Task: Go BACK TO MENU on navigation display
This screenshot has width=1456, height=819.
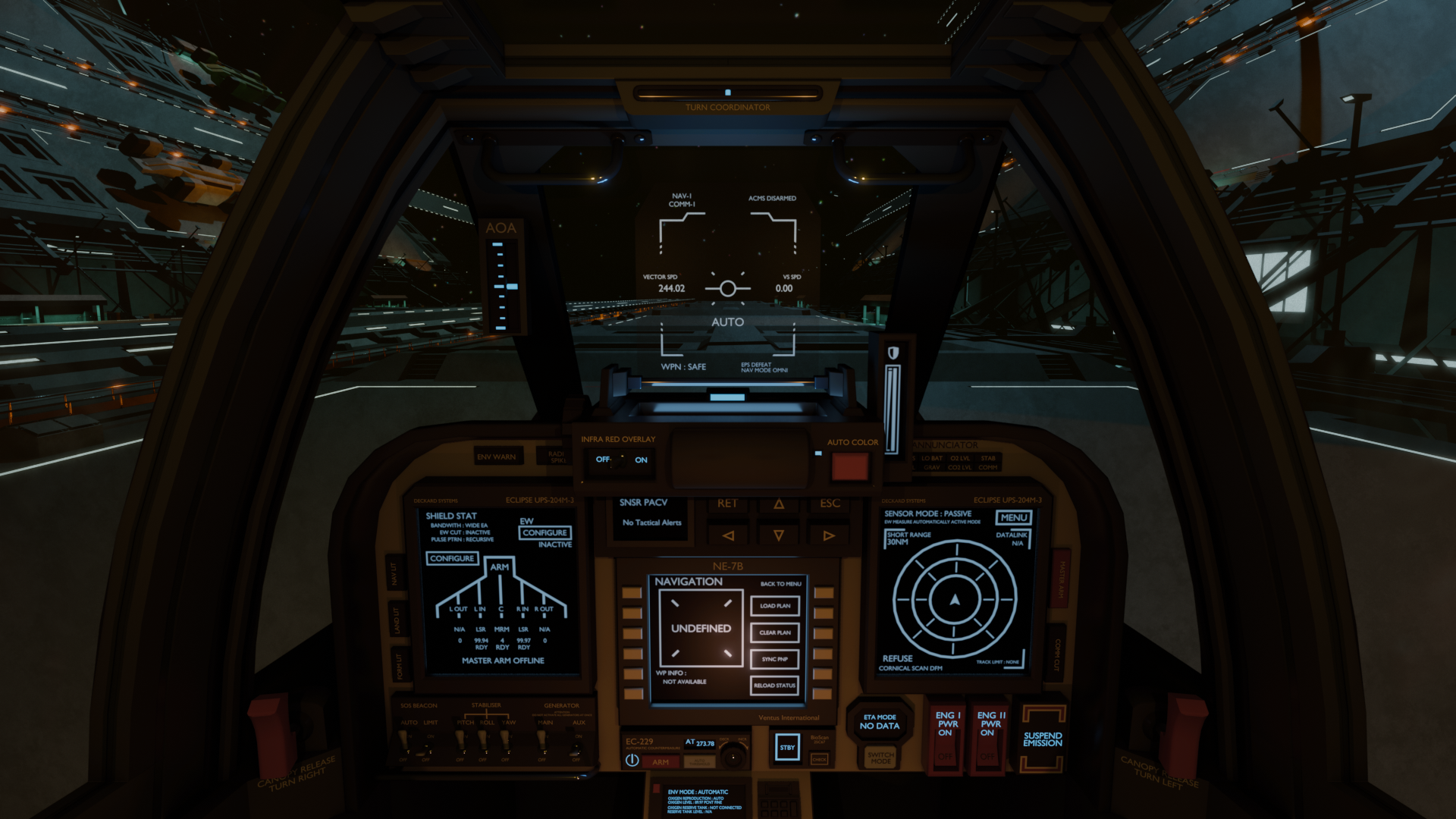Action: [x=780, y=584]
